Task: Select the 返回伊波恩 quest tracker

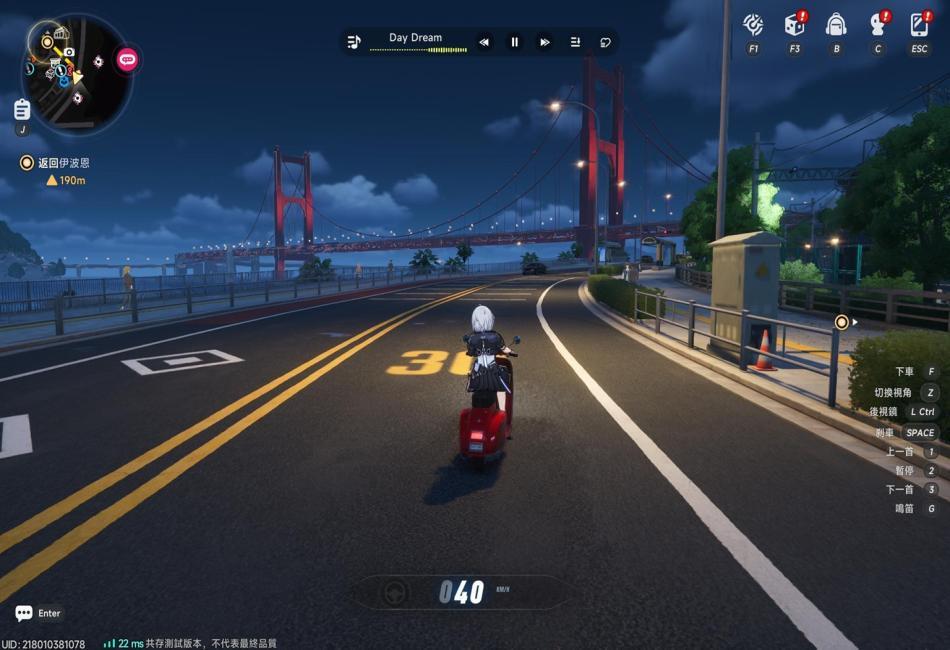Action: pyautogui.click(x=63, y=162)
